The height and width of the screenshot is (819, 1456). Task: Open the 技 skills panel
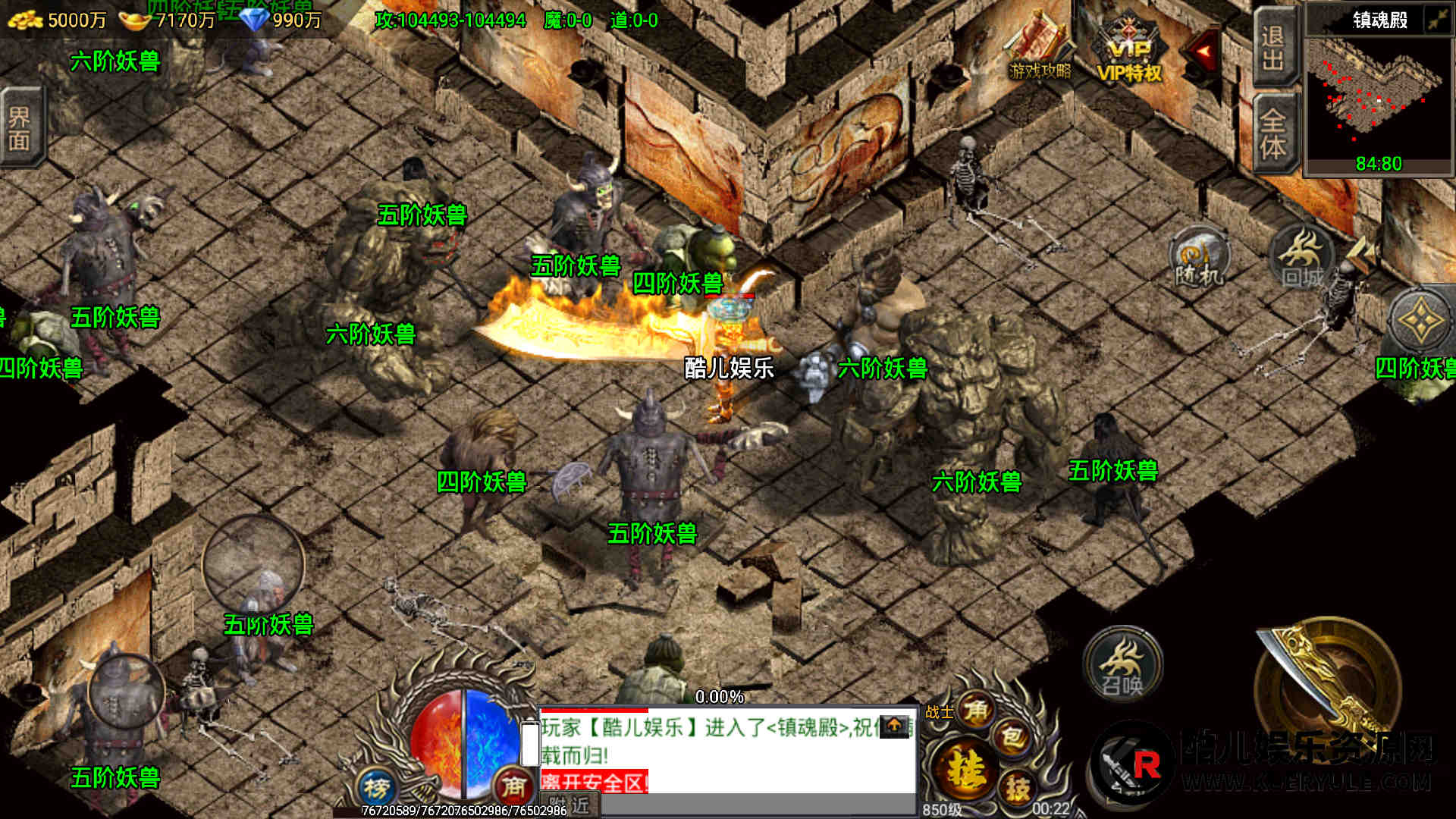pos(1017,788)
